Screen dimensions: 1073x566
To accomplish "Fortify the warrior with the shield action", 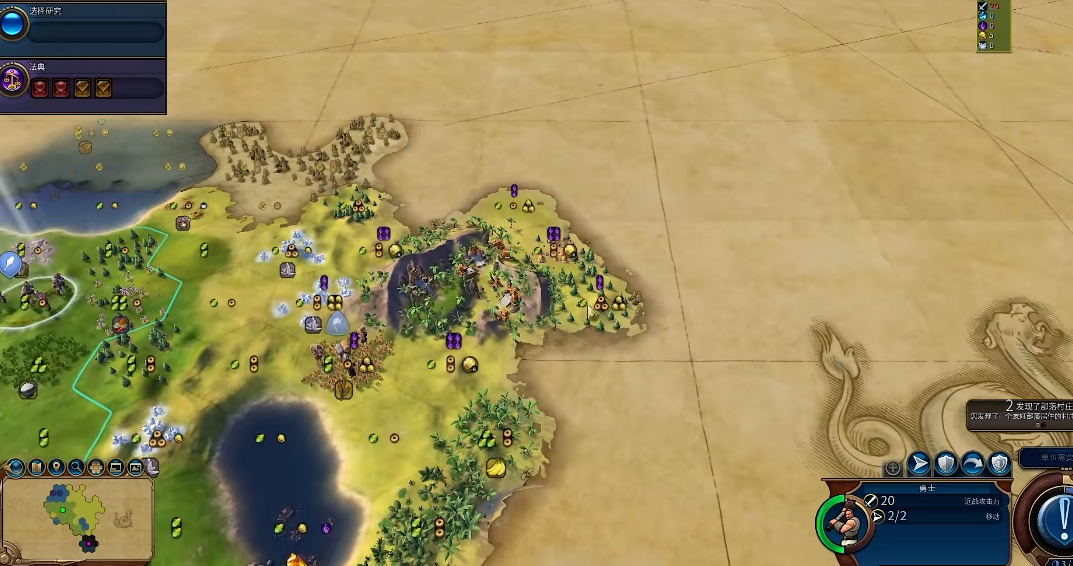I will click(946, 464).
